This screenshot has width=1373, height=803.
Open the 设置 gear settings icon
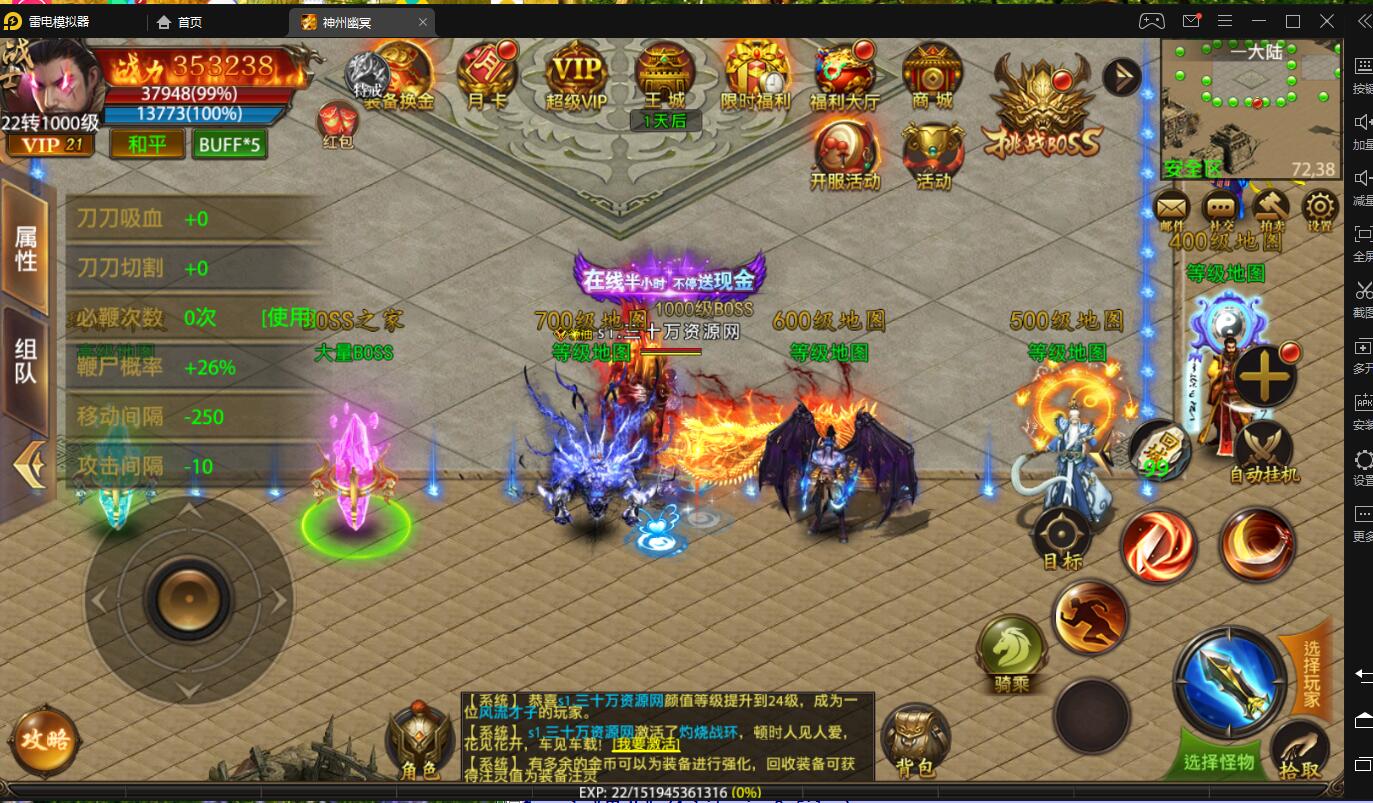(x=1320, y=209)
